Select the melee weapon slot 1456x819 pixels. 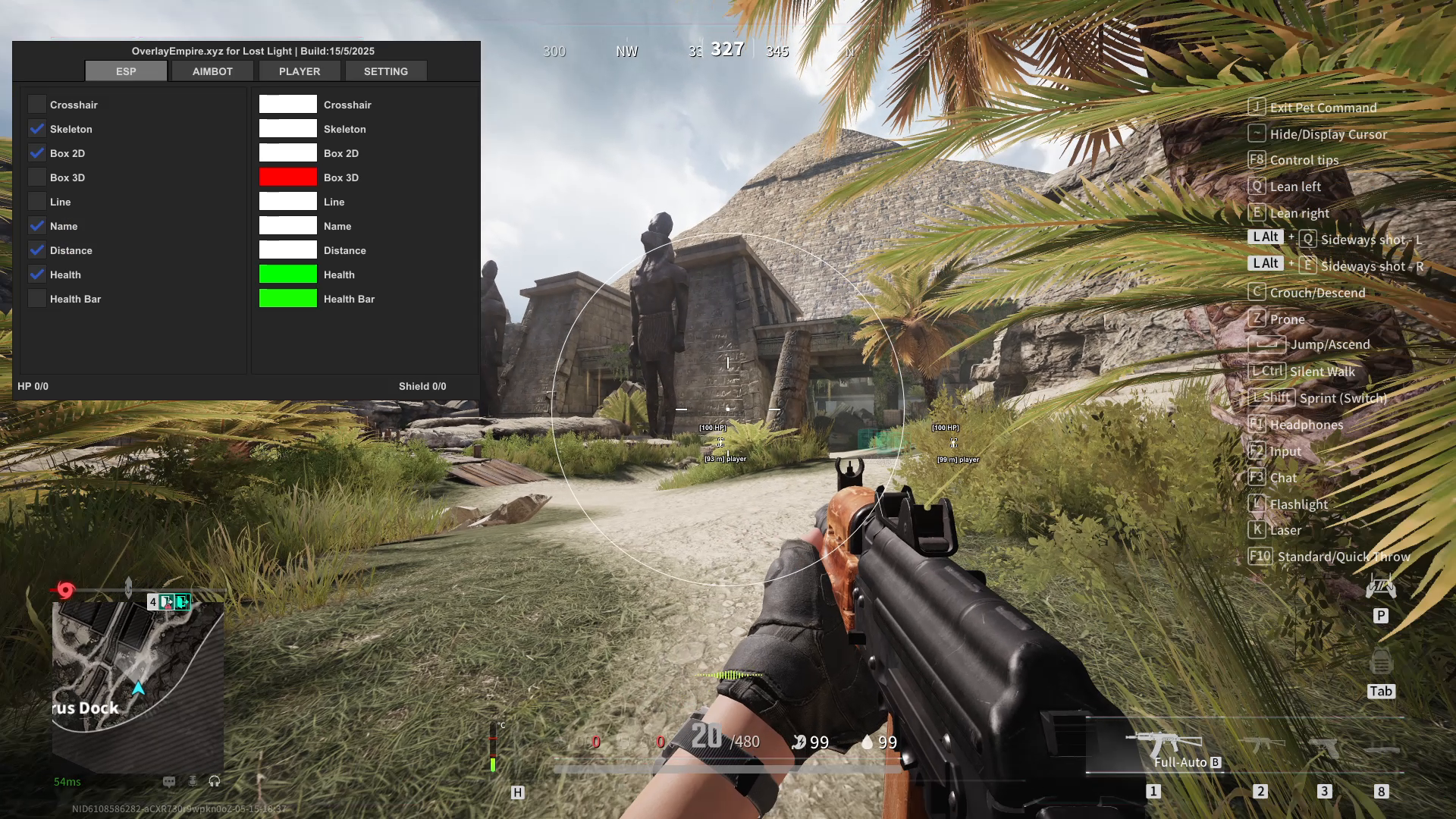click(1381, 750)
